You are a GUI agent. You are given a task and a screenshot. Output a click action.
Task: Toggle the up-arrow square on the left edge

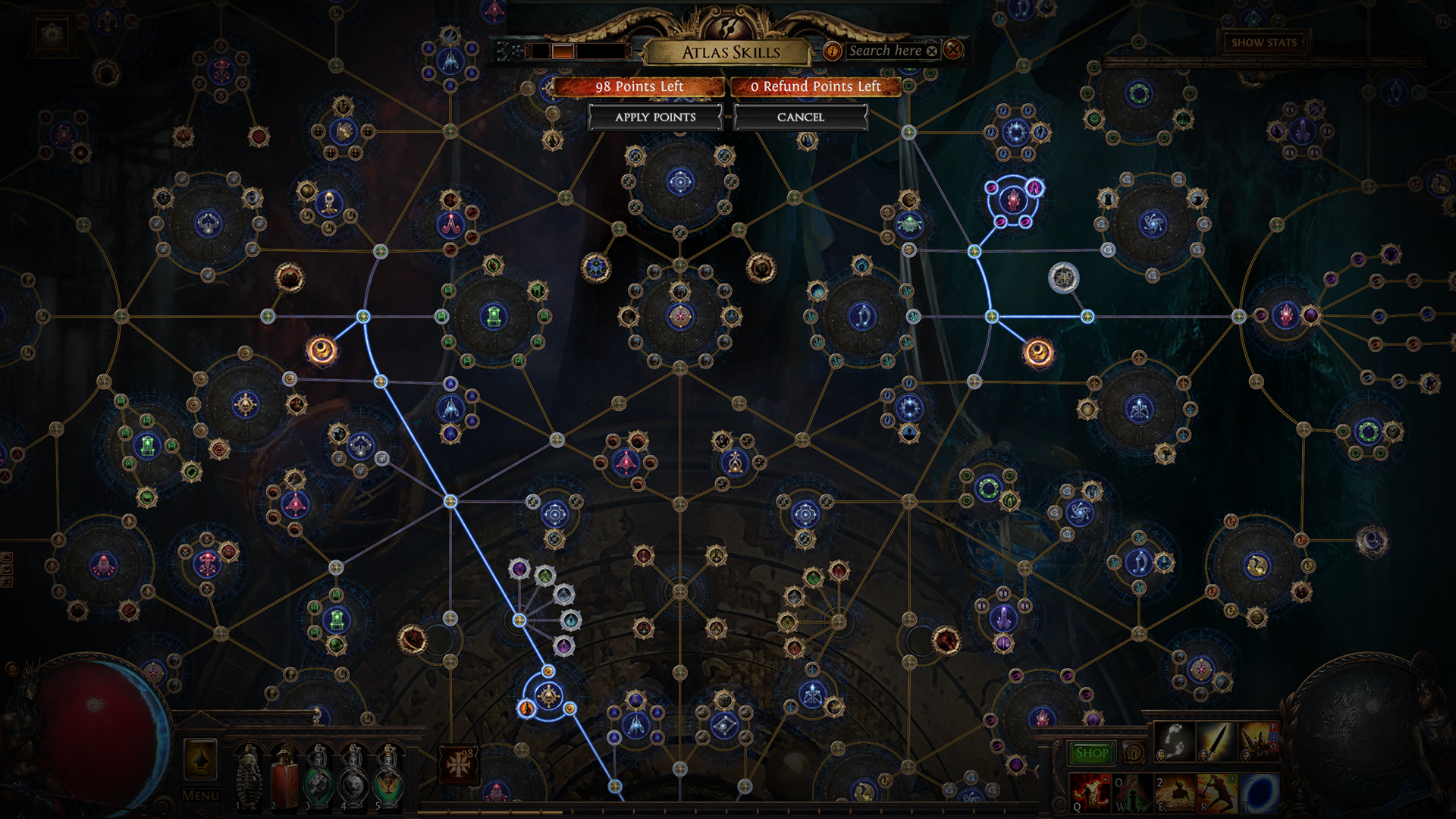point(7,557)
